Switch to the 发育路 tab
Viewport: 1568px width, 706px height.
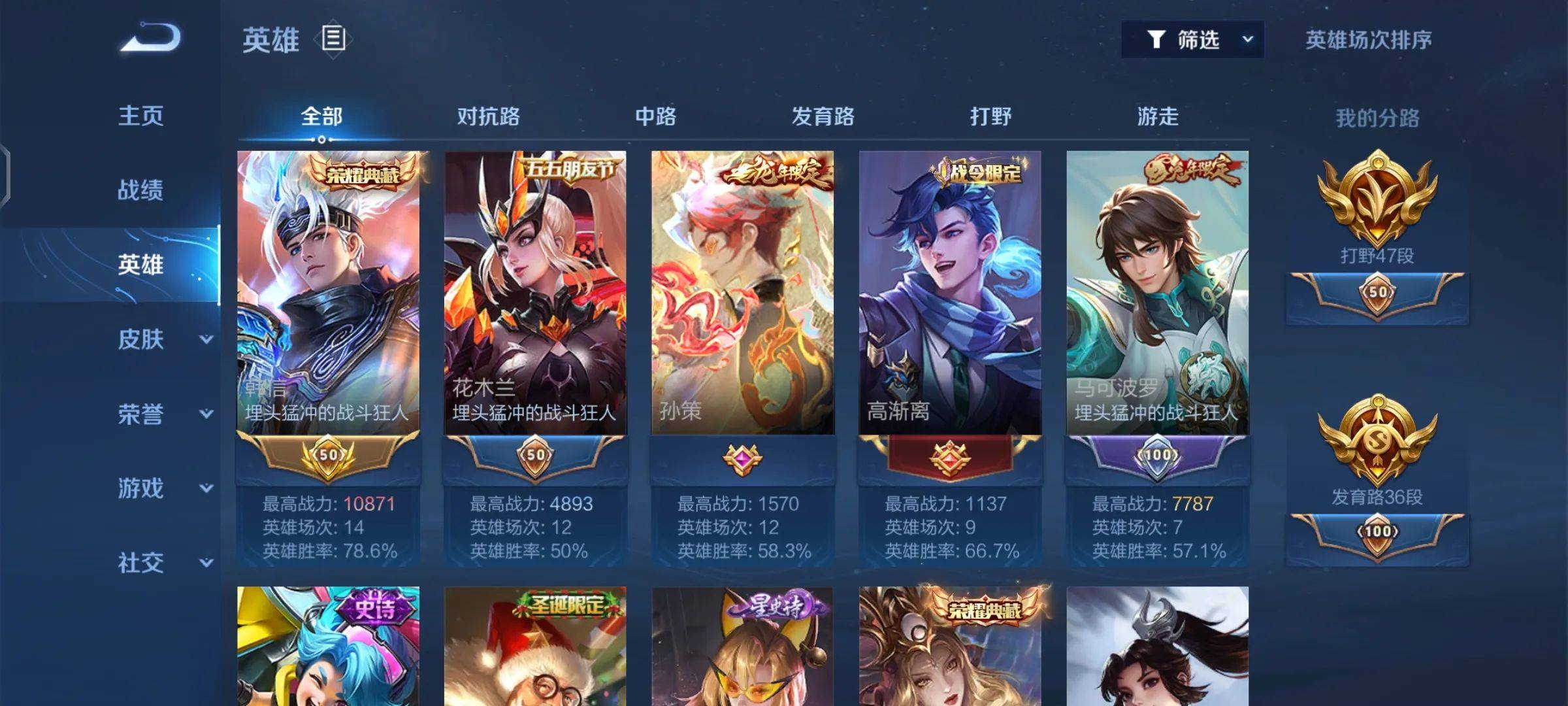point(823,117)
